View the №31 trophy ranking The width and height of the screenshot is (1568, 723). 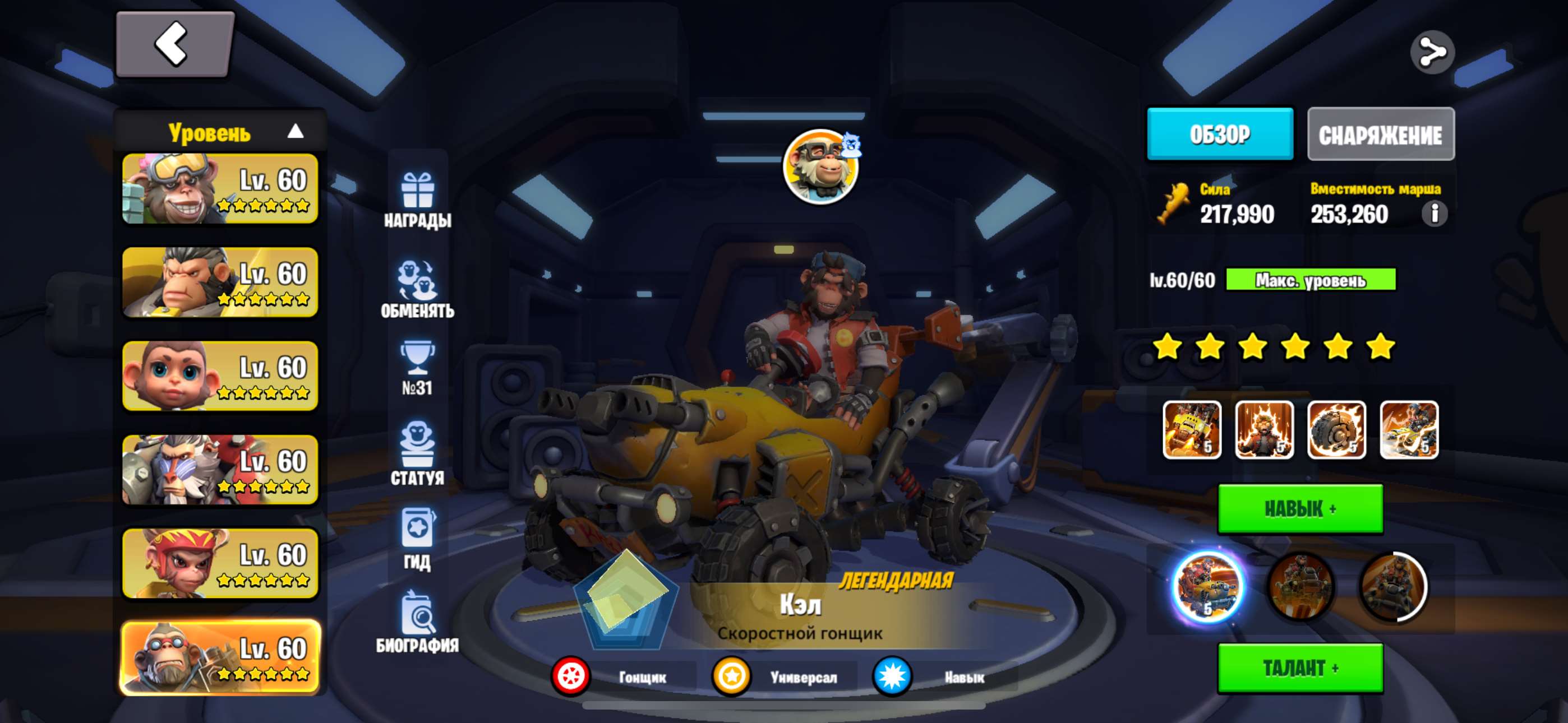[x=418, y=369]
